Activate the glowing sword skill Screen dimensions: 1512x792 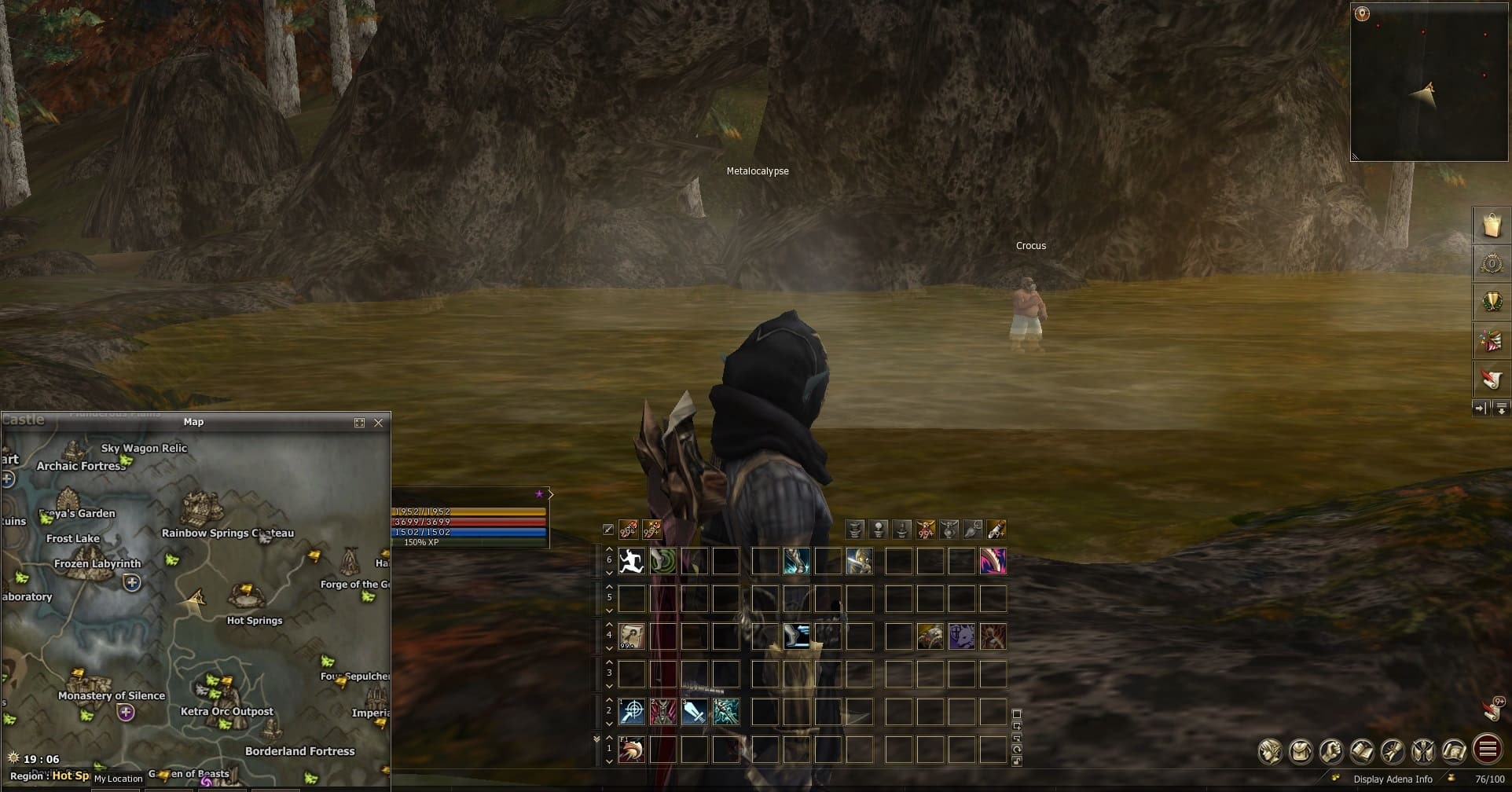pyautogui.click(x=694, y=712)
